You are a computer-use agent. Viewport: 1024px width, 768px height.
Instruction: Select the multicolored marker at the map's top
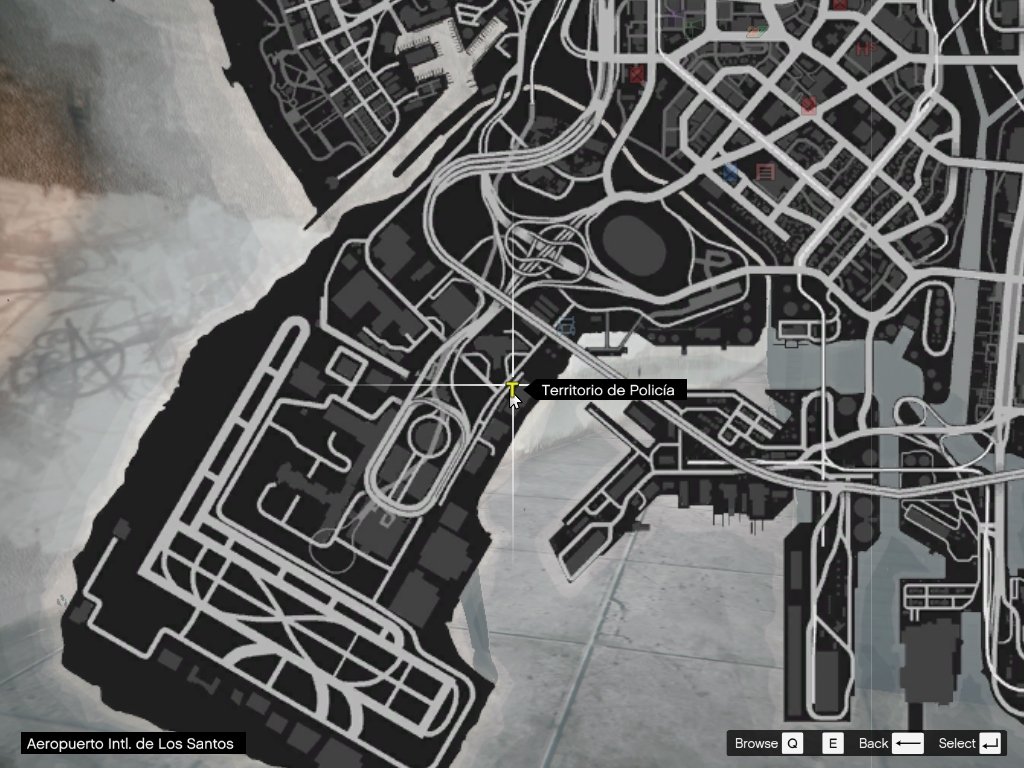click(x=757, y=31)
